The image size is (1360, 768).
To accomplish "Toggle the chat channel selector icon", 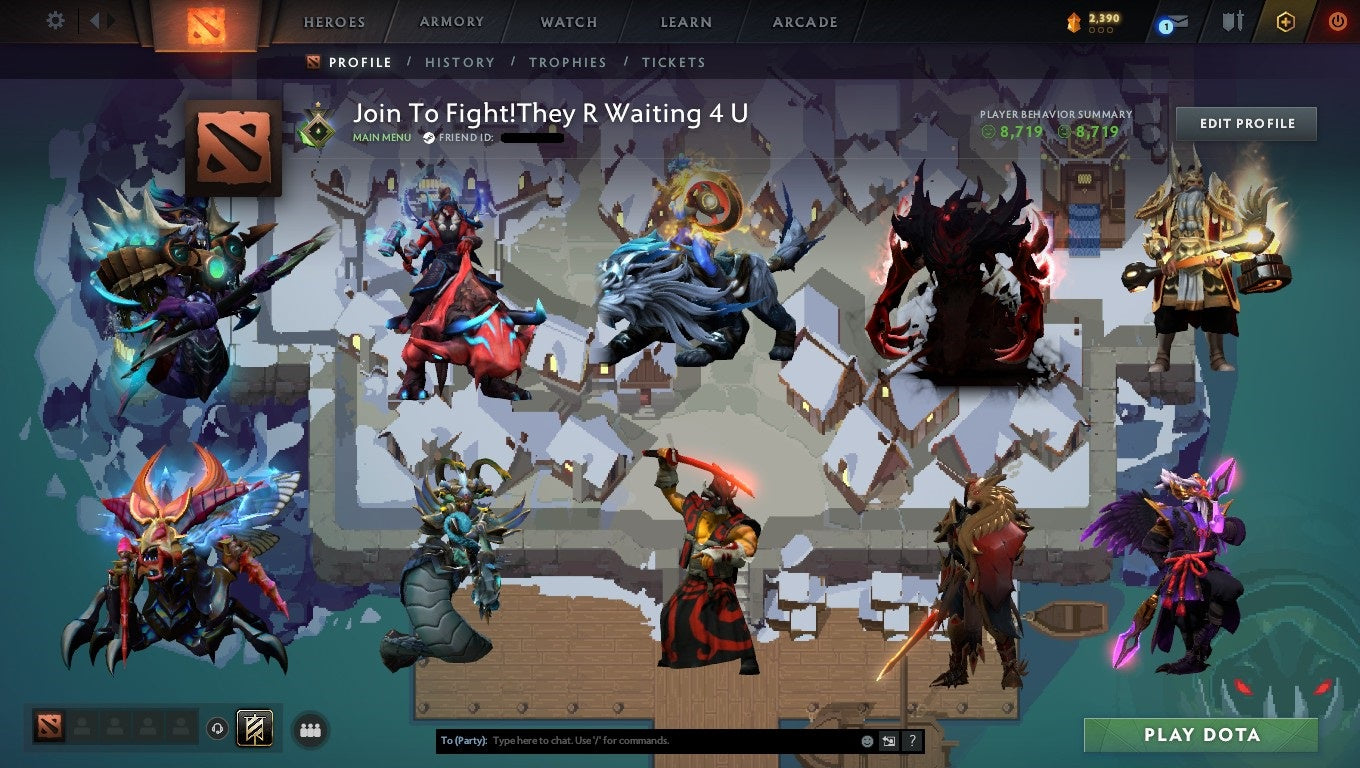I will pos(888,740).
